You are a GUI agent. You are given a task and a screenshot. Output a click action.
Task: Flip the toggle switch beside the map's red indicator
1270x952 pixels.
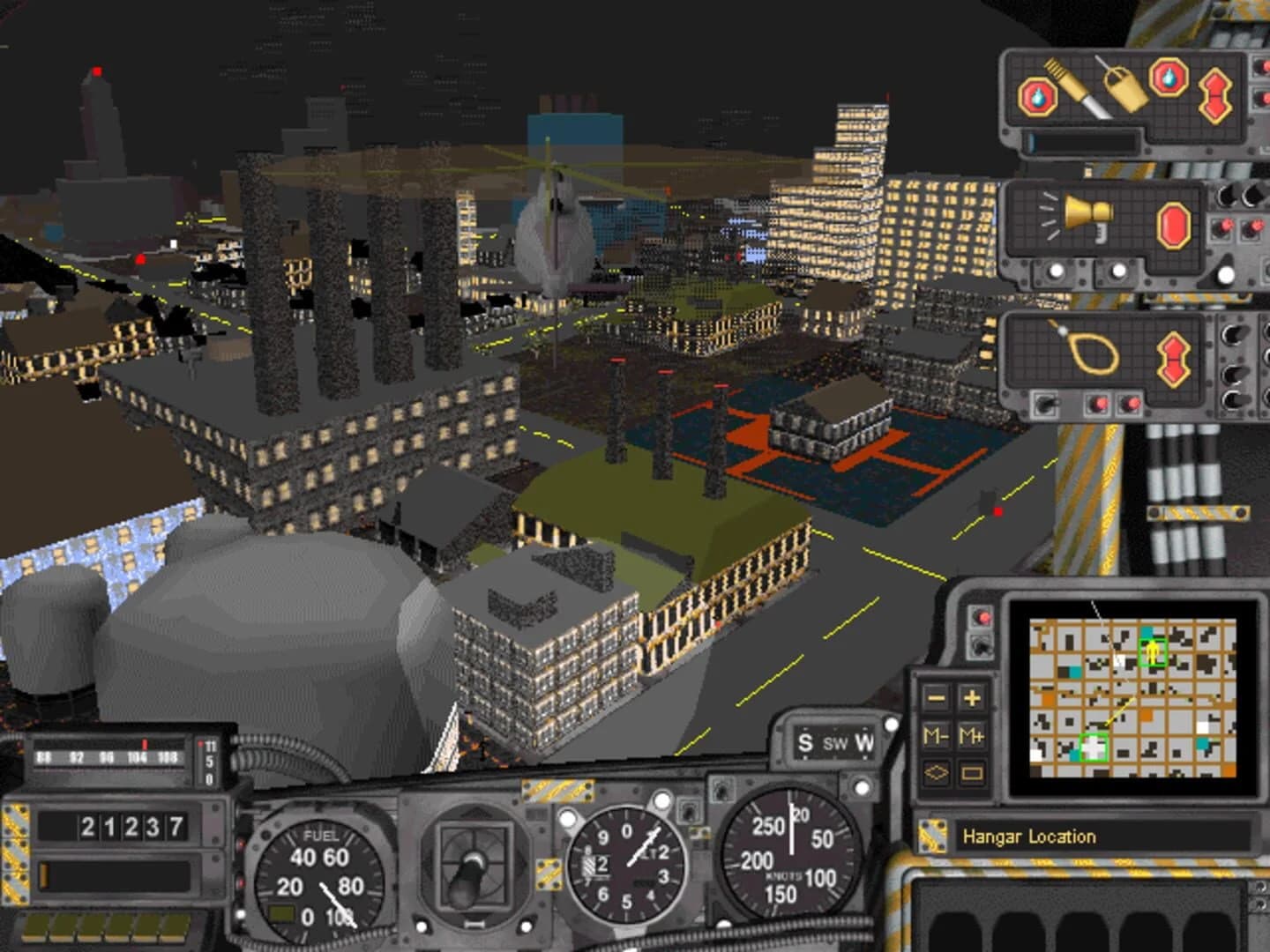coord(982,648)
